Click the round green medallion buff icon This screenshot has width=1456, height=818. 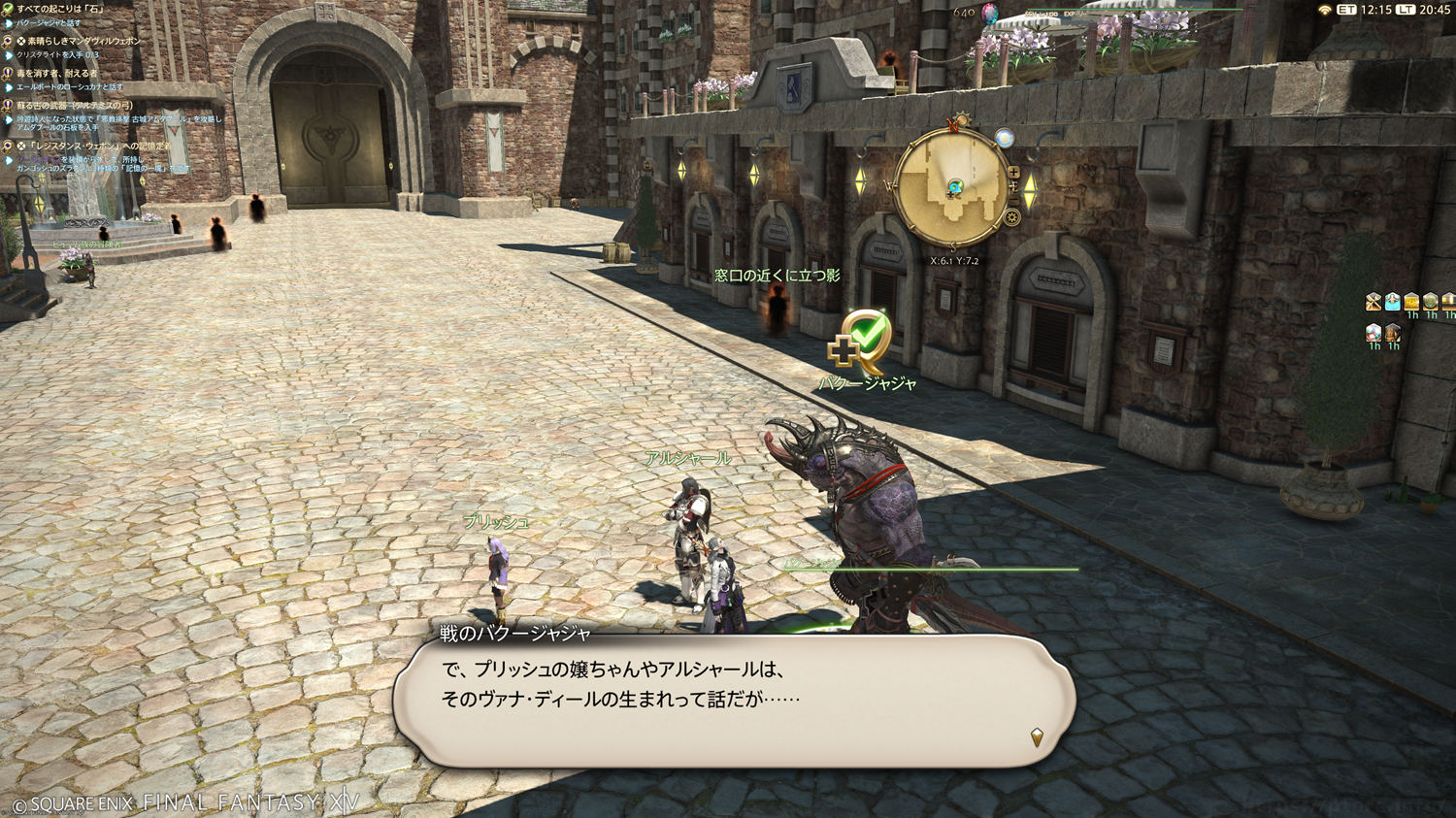coord(1430,303)
